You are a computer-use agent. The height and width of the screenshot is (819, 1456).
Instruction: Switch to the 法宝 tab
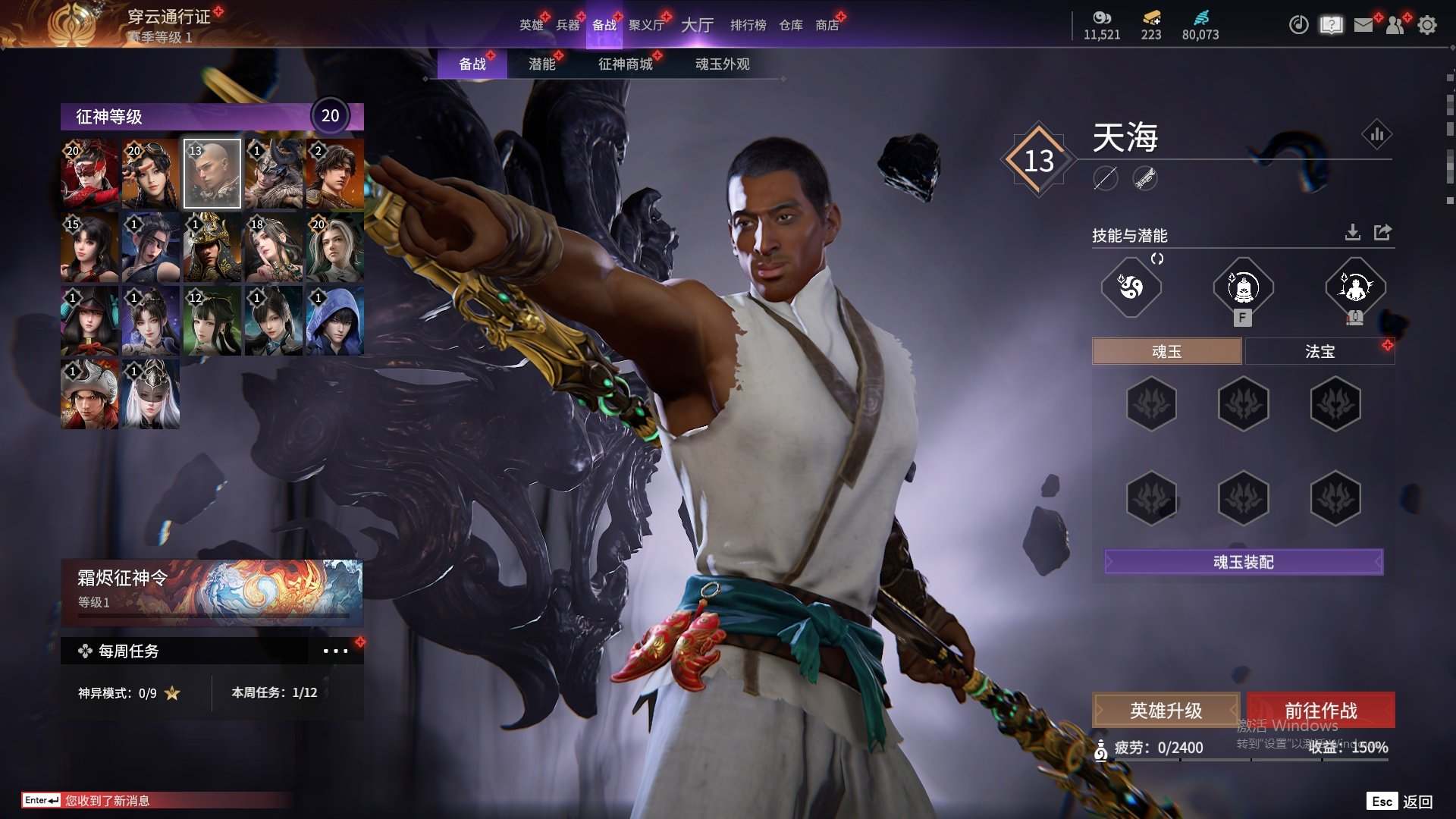pos(1319,351)
